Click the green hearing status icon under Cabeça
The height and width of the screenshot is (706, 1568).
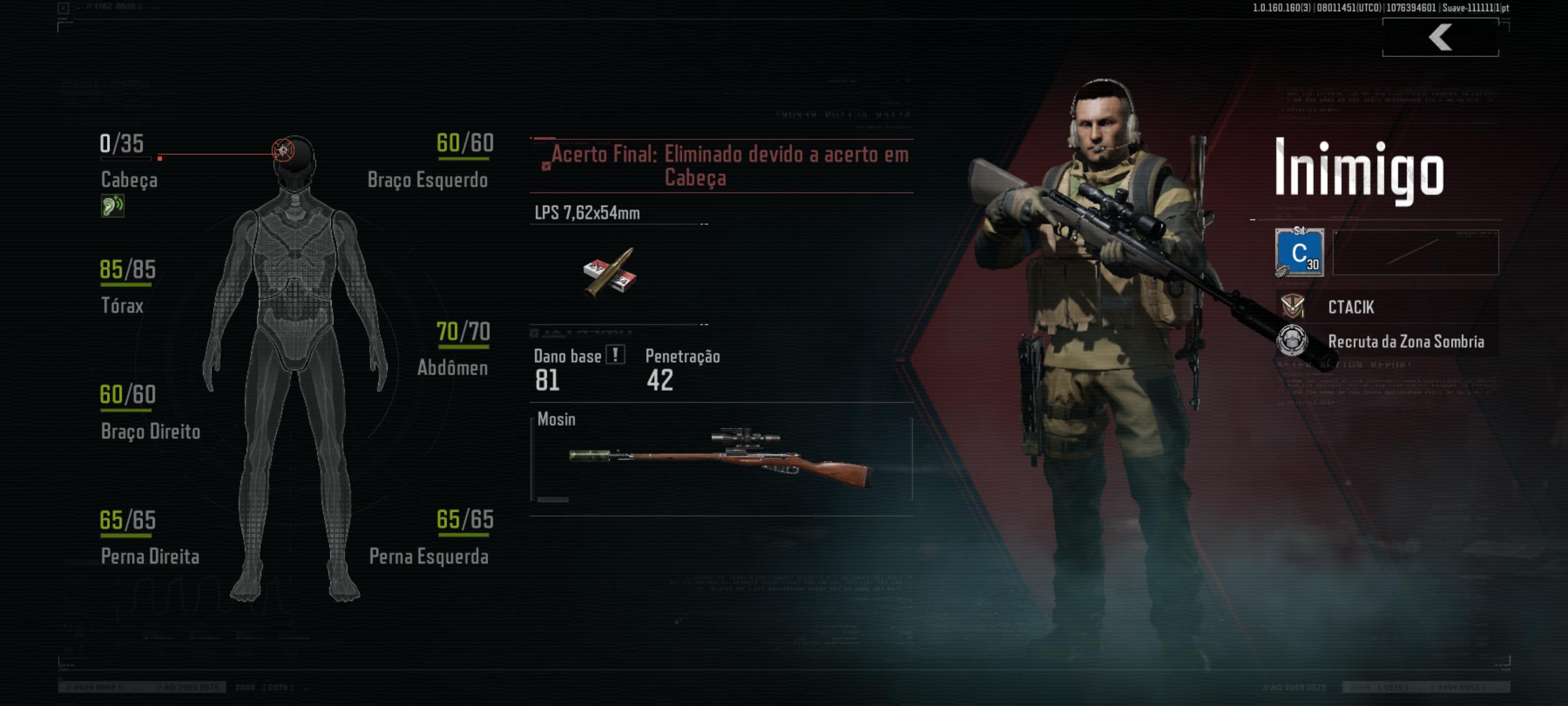point(112,206)
